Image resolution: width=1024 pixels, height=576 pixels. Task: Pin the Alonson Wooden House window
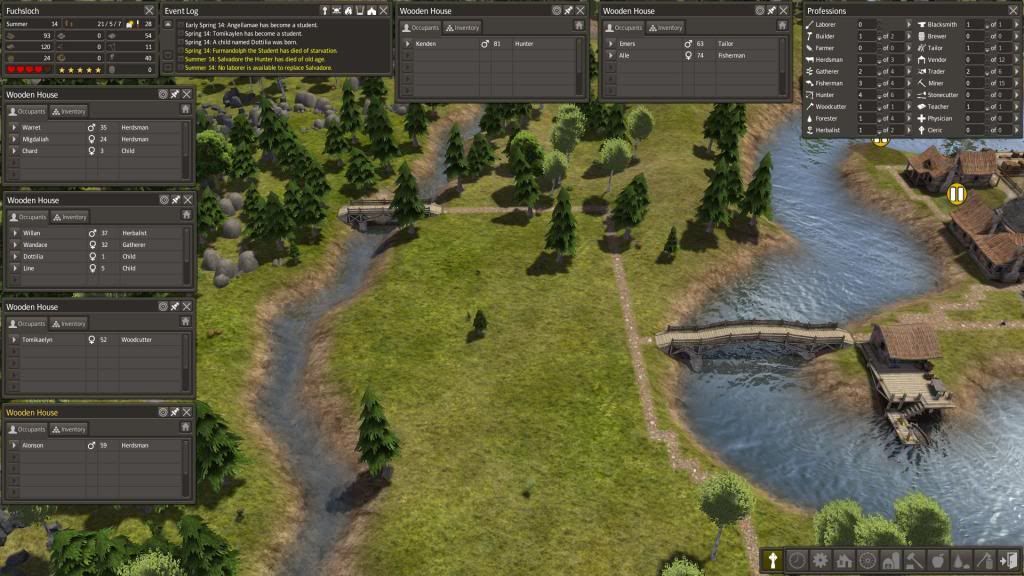(x=174, y=412)
